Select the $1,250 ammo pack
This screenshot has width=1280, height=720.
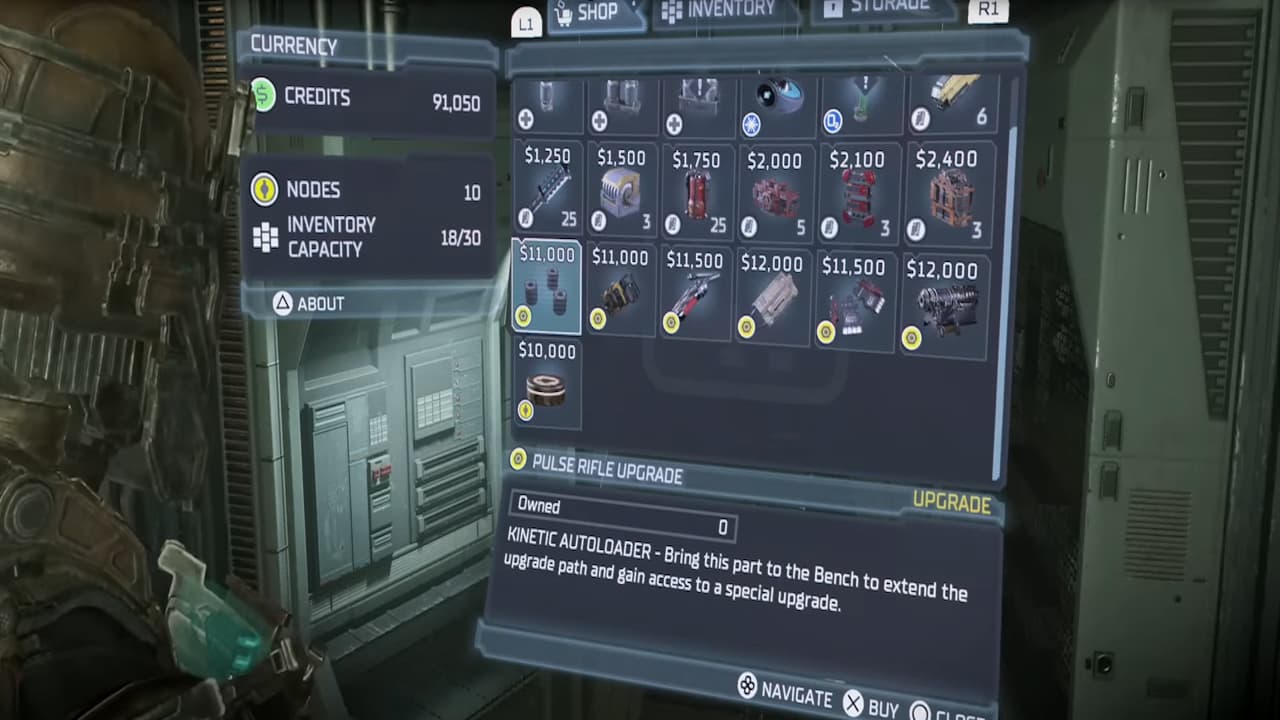pos(547,190)
